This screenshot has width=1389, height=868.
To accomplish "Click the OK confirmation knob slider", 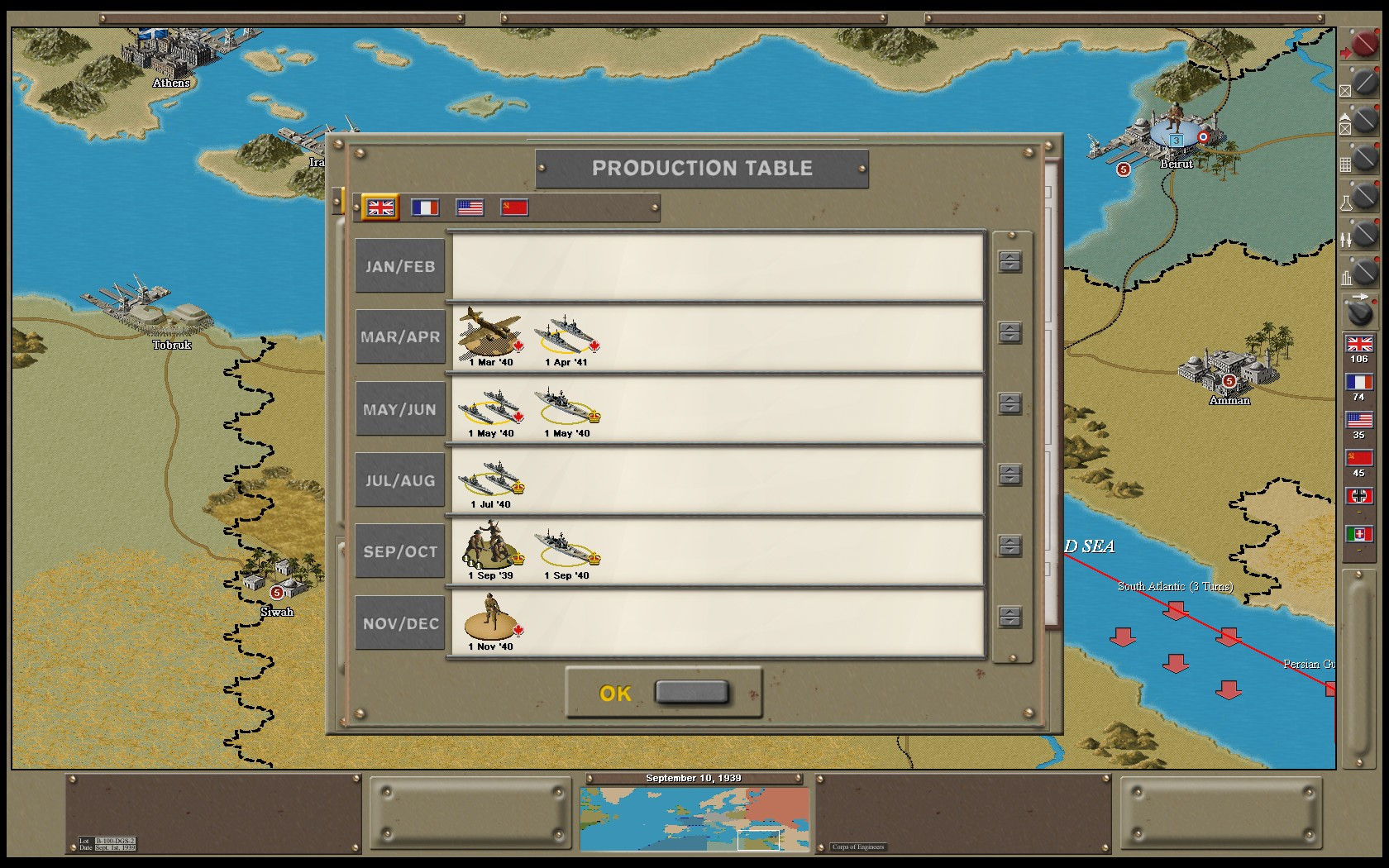I will (692, 693).
